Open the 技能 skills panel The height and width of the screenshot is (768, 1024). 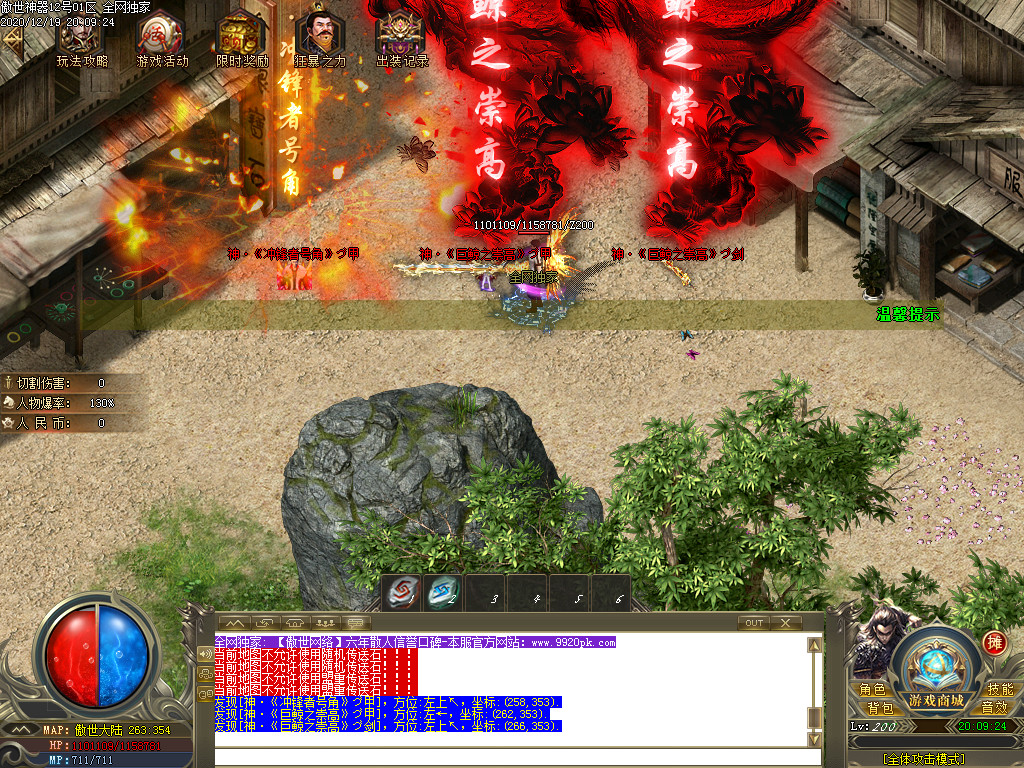point(999,689)
